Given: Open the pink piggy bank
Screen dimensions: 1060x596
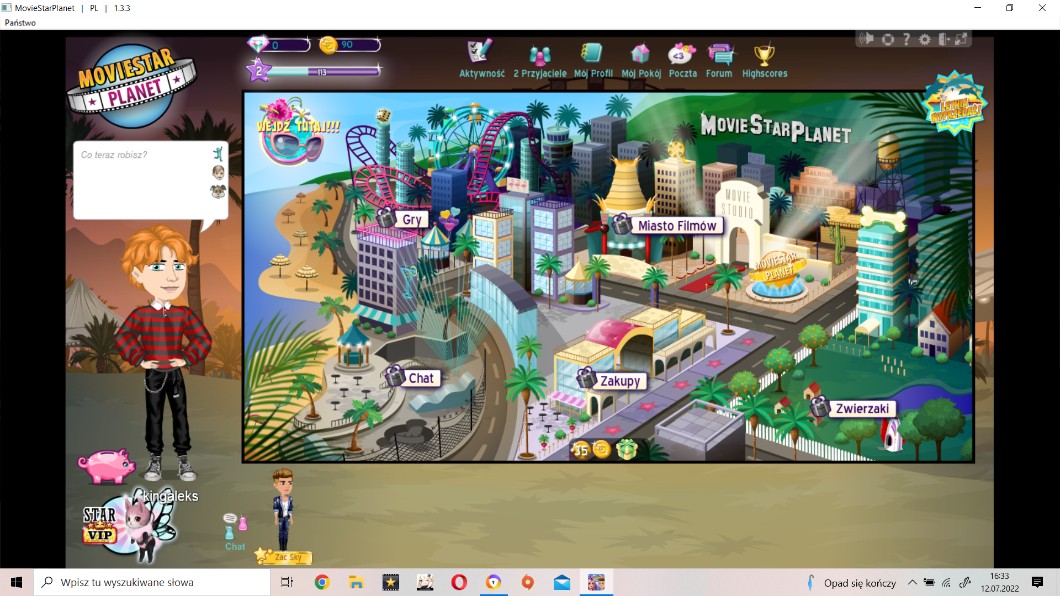Looking at the screenshot, I should coord(106,466).
